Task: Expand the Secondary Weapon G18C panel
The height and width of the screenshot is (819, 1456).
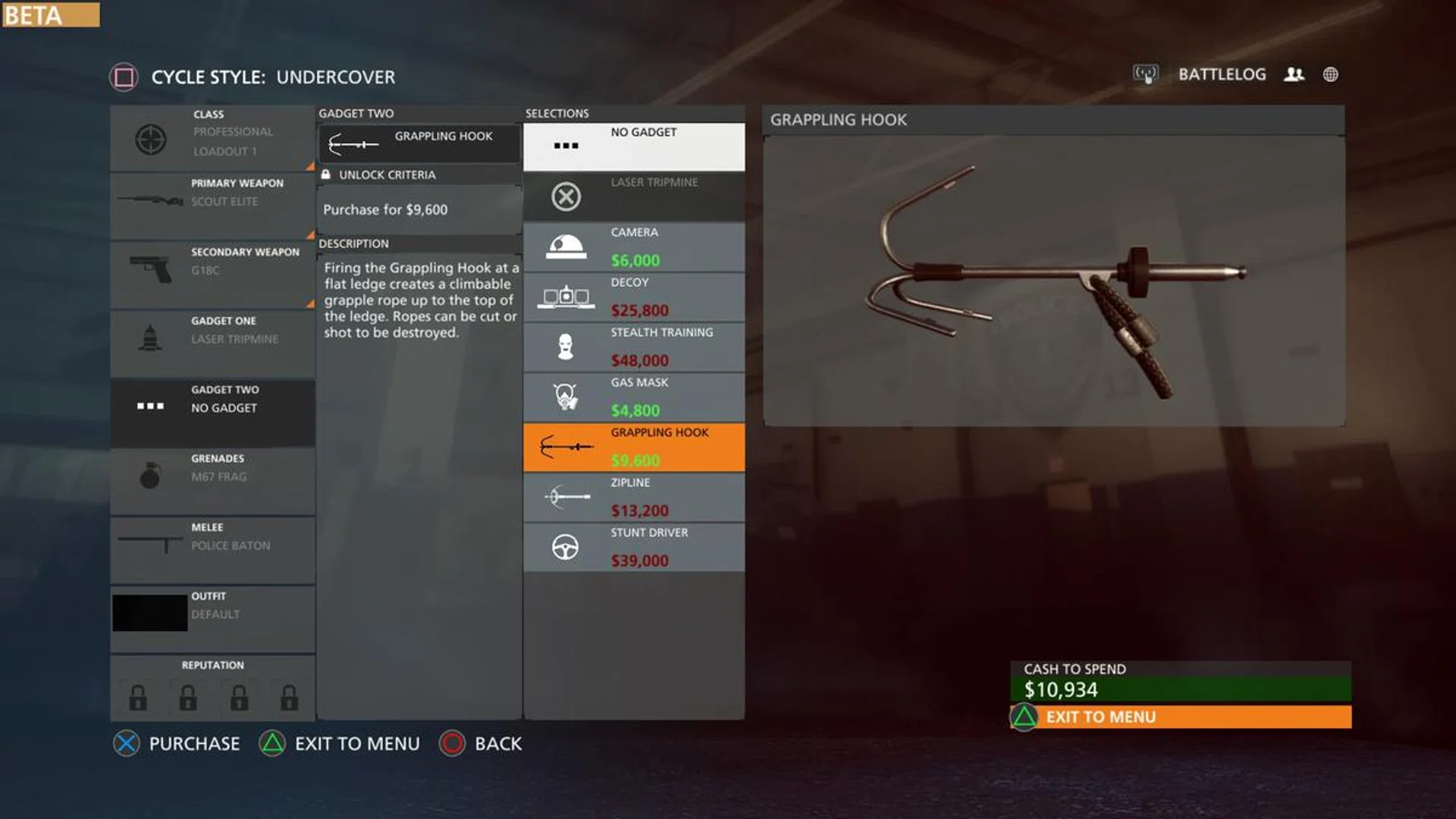Action: pyautogui.click(x=212, y=273)
